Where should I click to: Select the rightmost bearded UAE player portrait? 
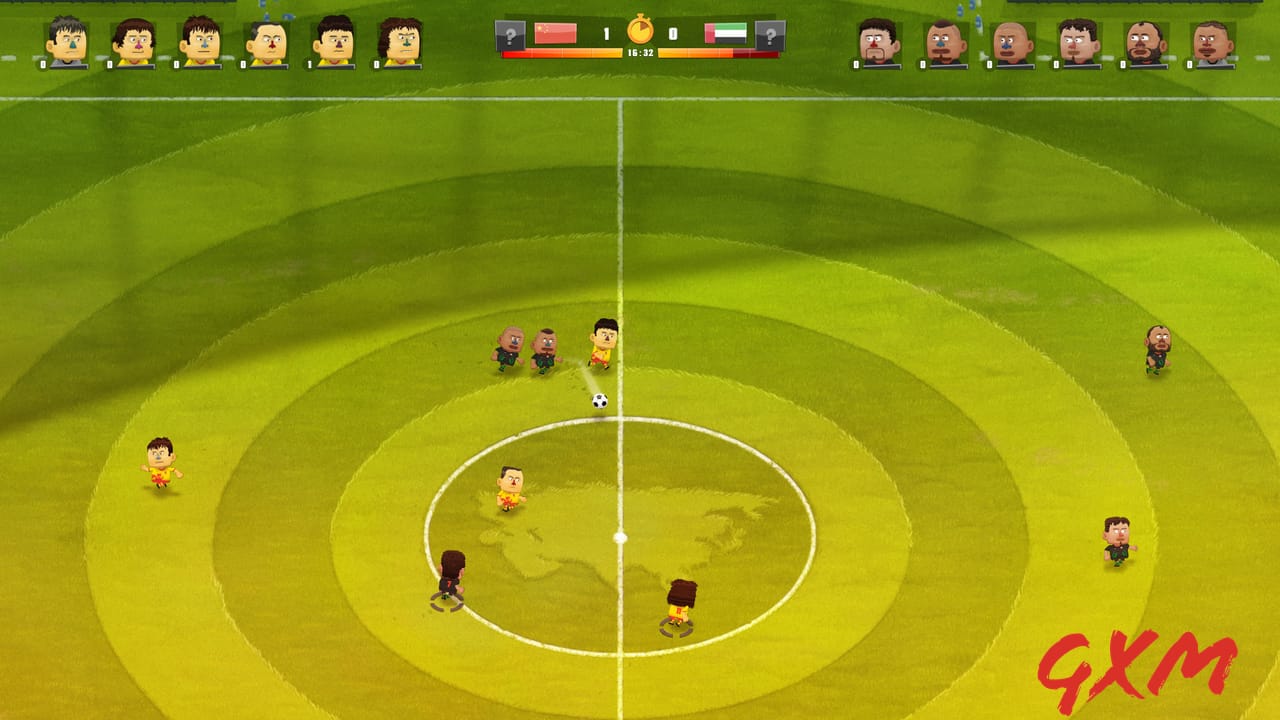point(1146,40)
